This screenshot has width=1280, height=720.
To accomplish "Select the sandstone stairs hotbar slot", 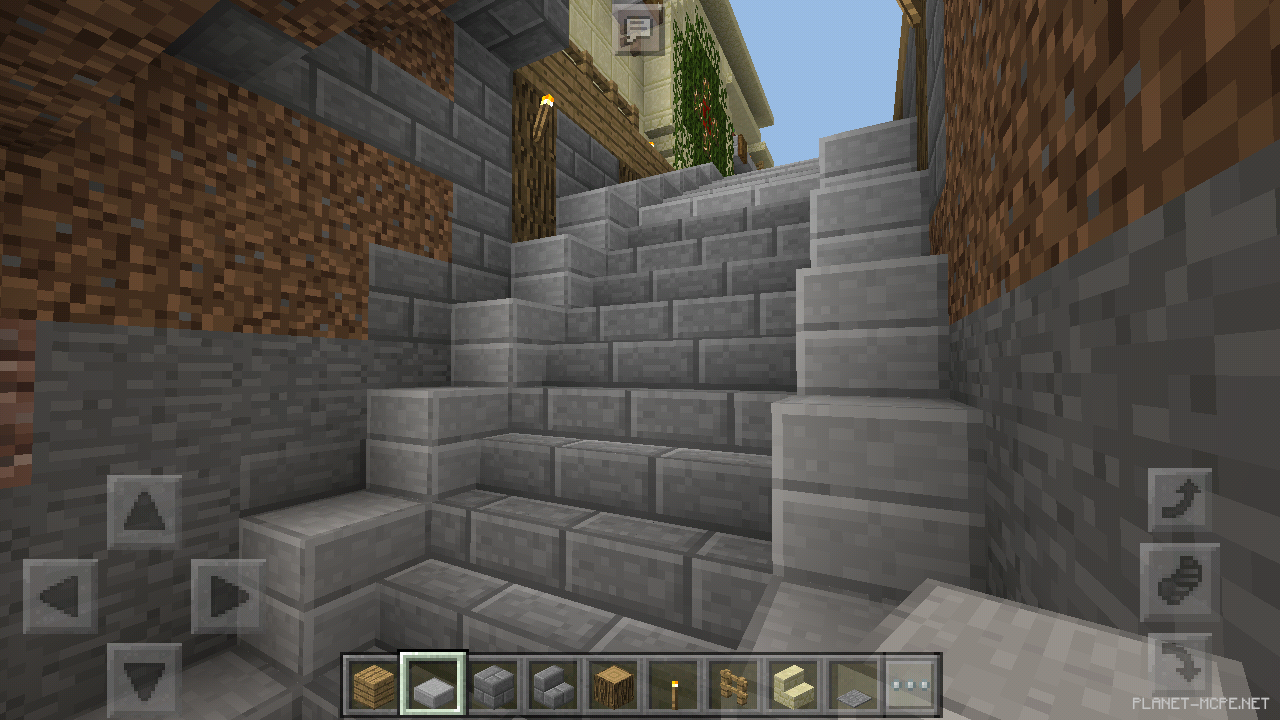I will (x=791, y=682).
